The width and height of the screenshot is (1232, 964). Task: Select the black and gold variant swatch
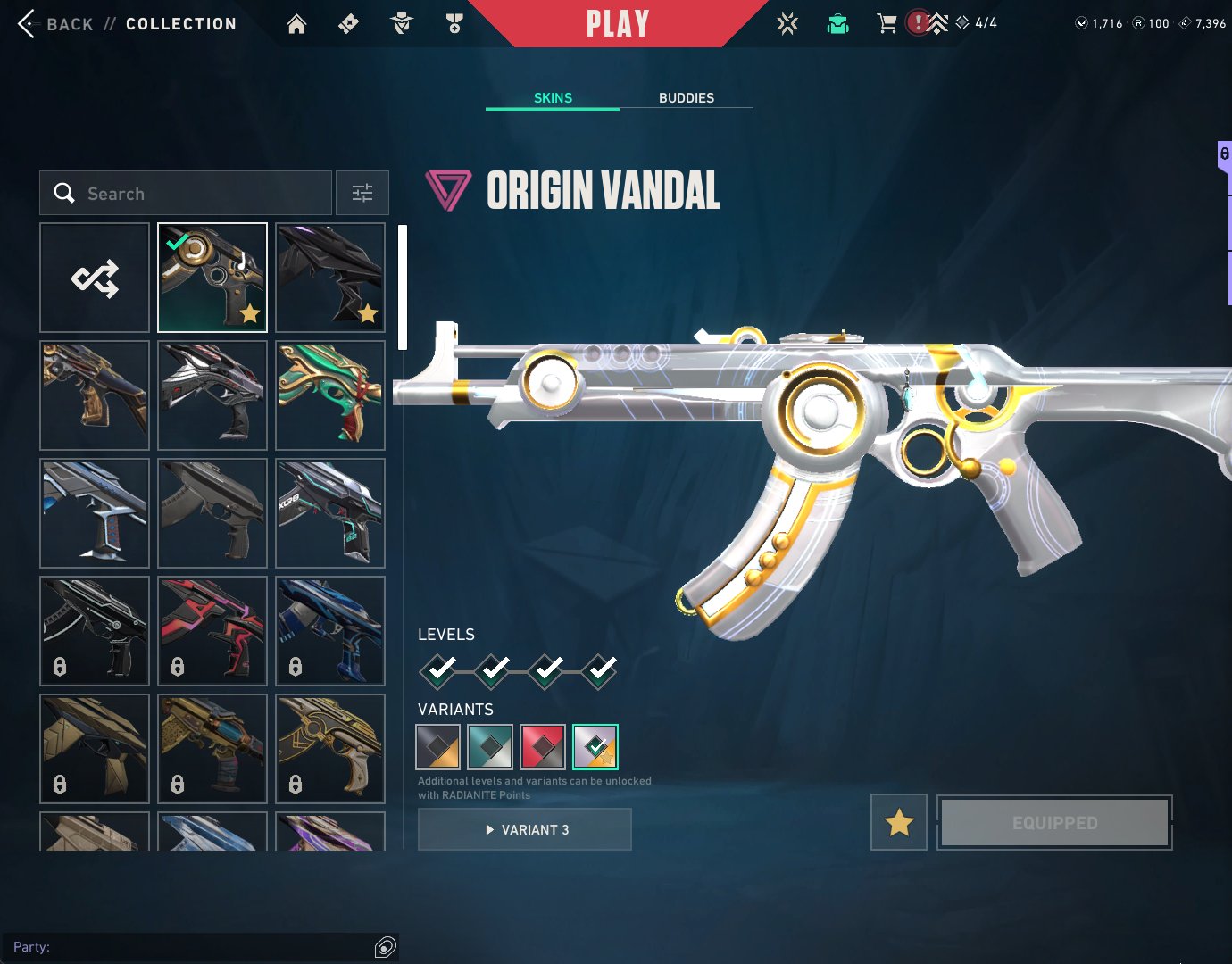coord(438,747)
